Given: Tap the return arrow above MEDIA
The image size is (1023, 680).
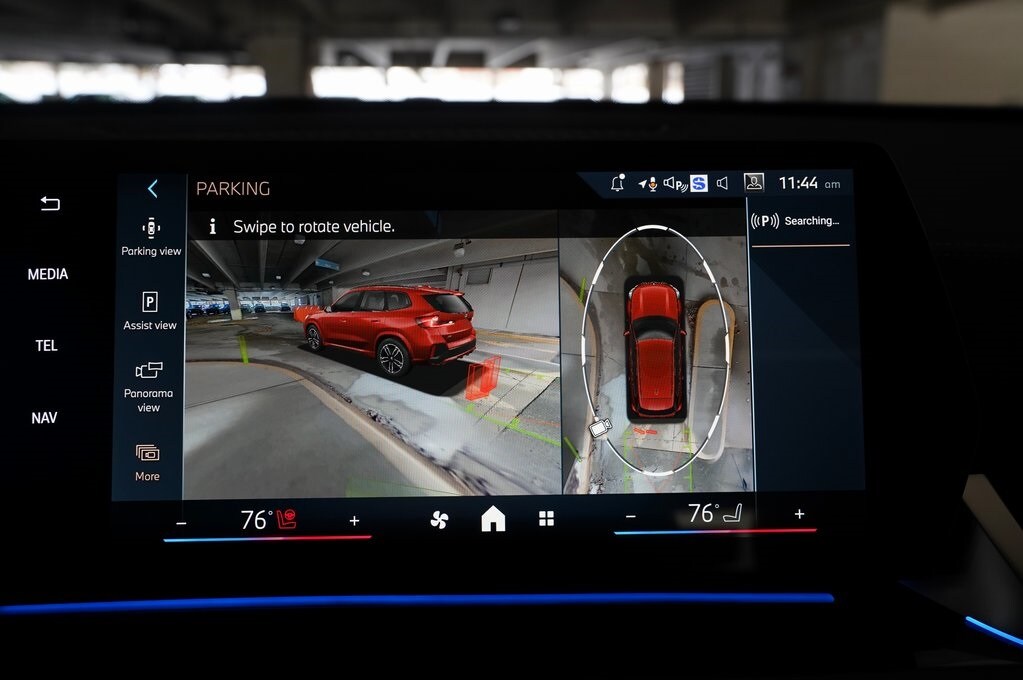Looking at the screenshot, I should [50, 203].
